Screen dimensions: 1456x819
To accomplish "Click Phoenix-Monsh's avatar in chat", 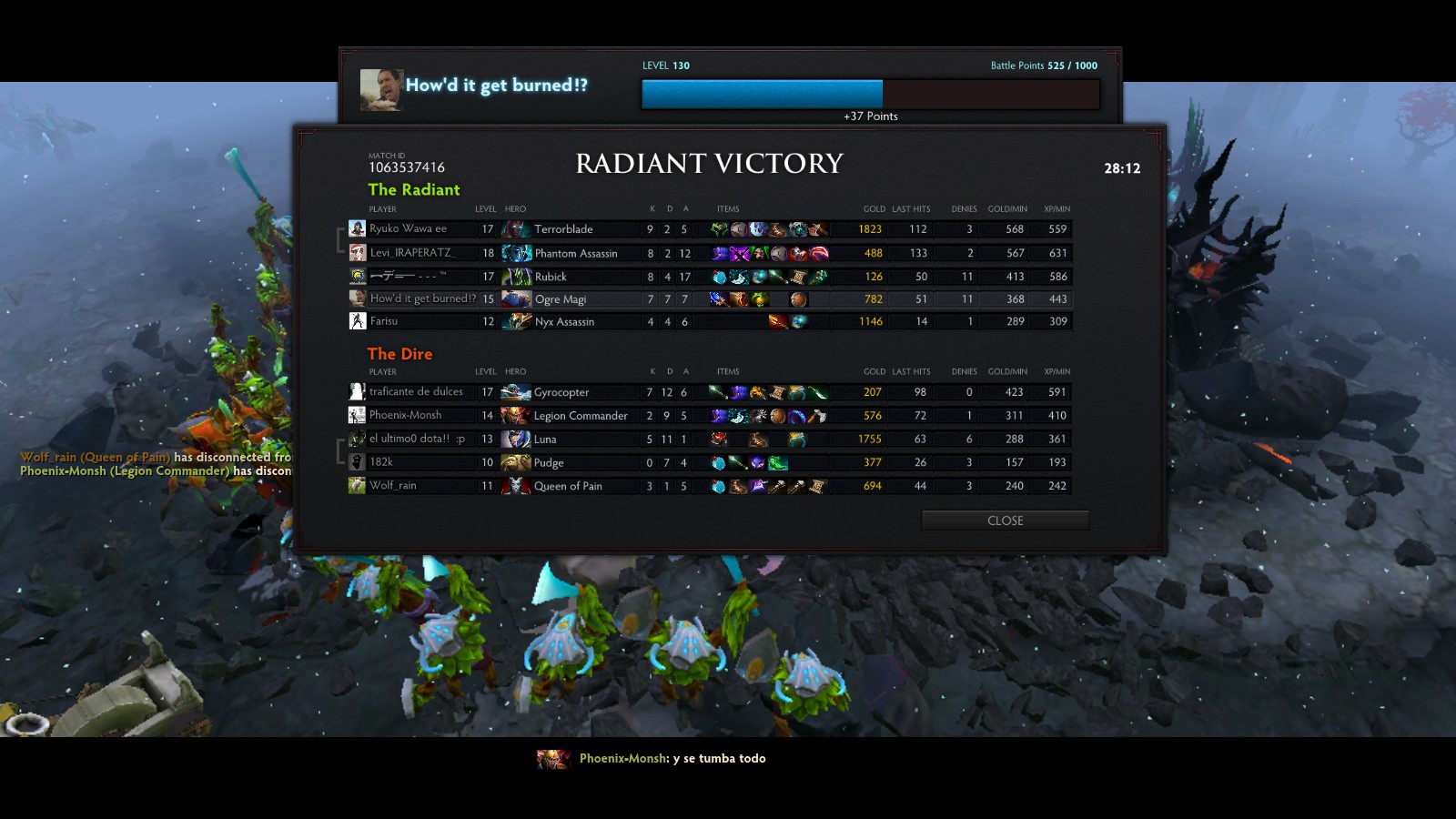I will pos(552,759).
